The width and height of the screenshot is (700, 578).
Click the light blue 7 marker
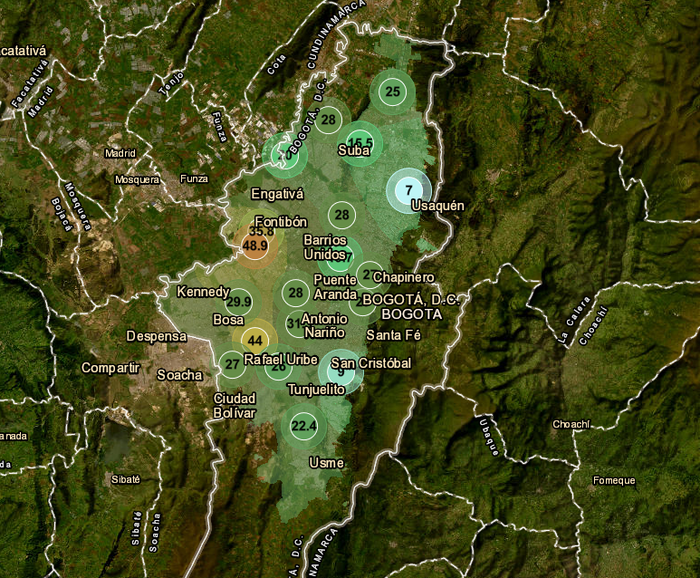coord(408,189)
